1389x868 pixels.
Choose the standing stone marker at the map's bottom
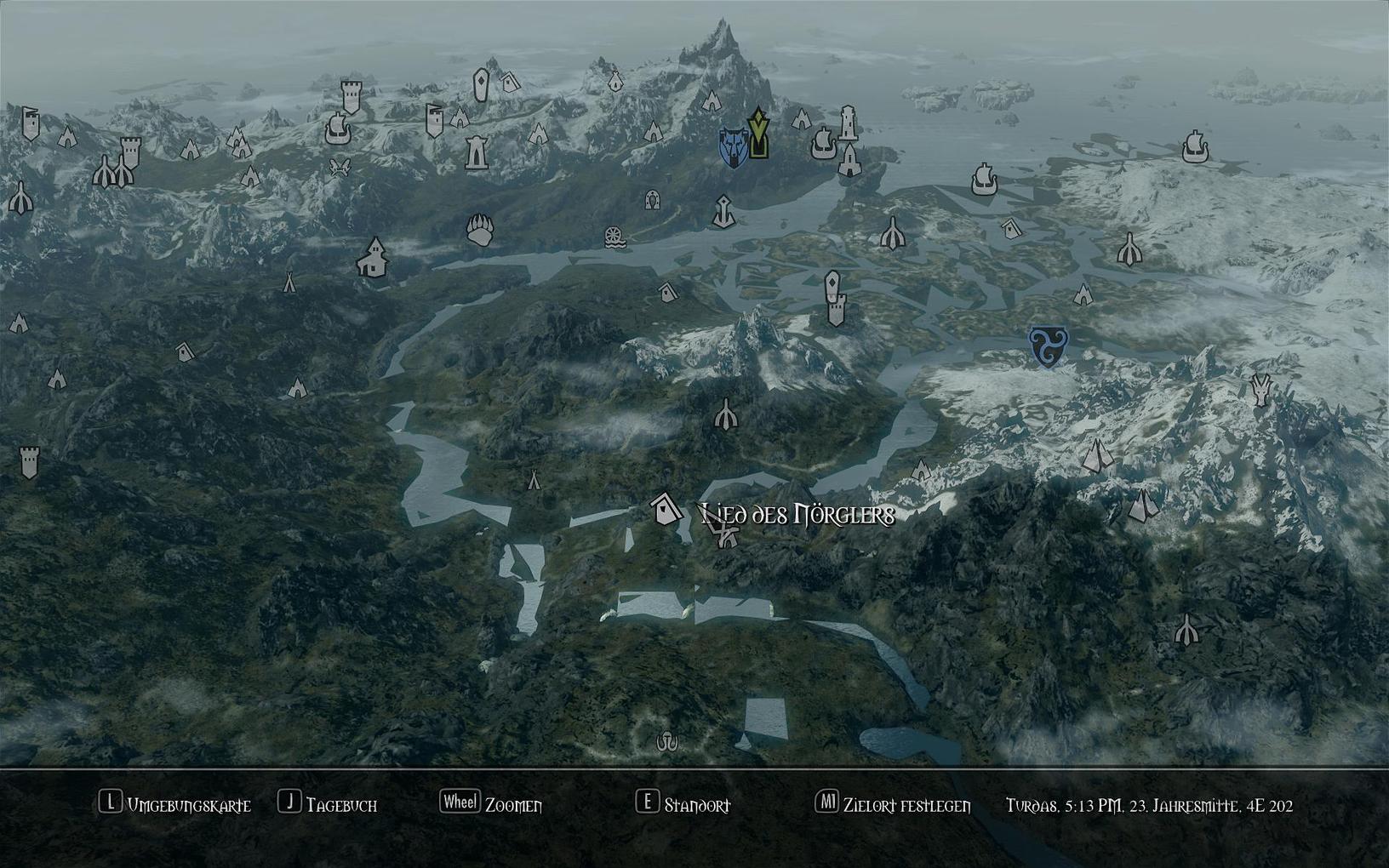click(667, 743)
